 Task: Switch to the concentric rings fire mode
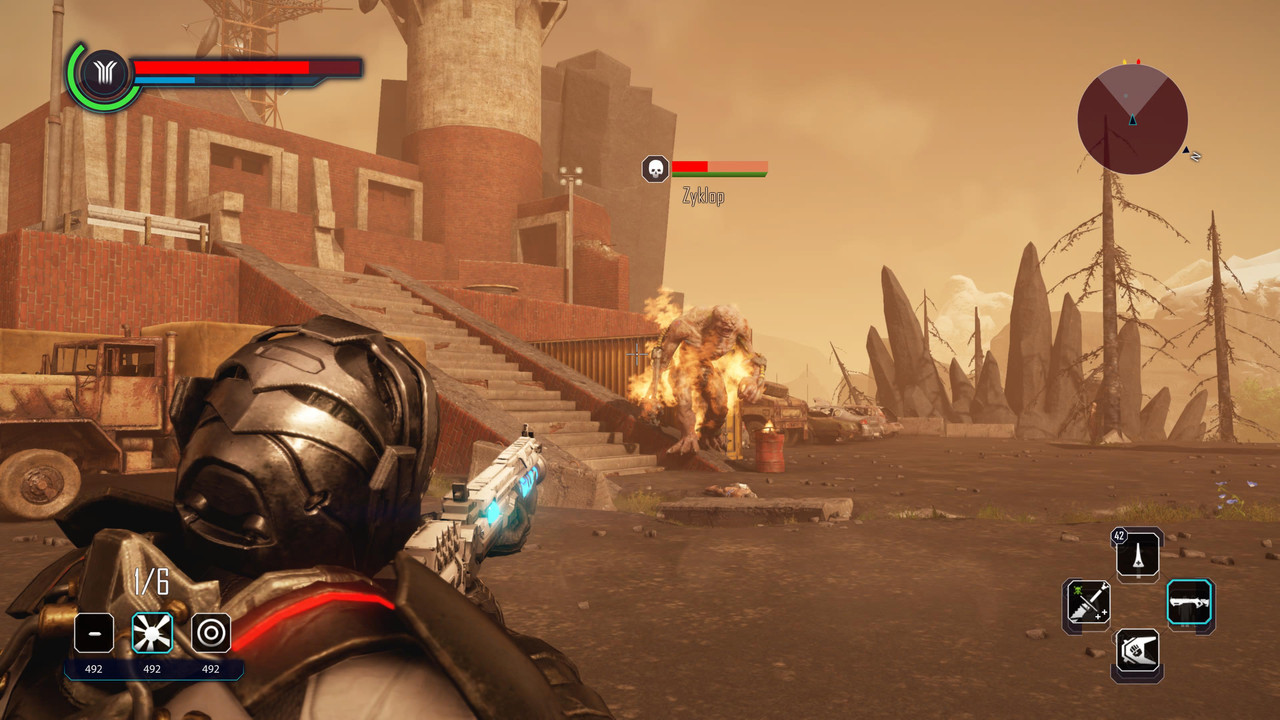click(211, 633)
